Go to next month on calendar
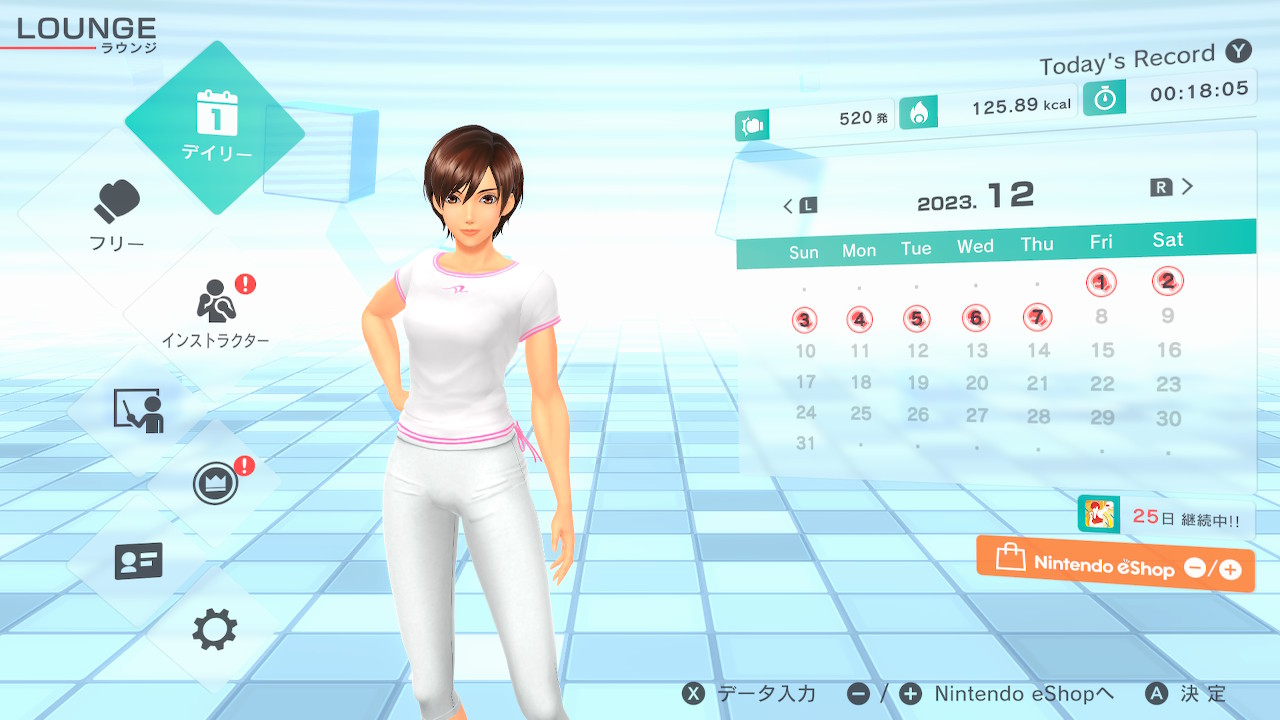This screenshot has height=720, width=1280. [1172, 187]
